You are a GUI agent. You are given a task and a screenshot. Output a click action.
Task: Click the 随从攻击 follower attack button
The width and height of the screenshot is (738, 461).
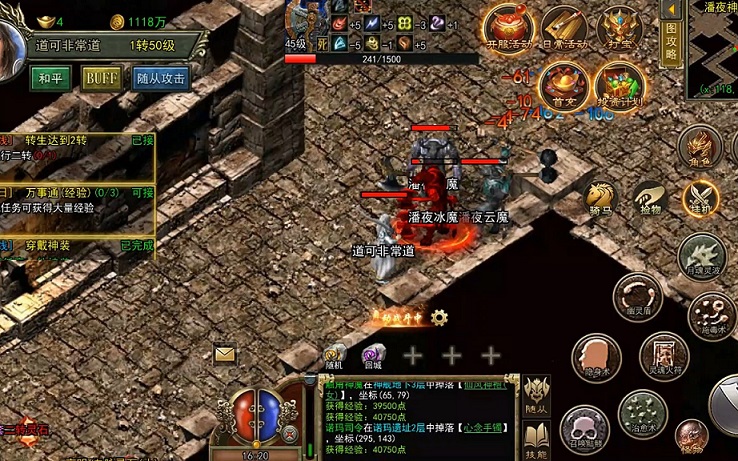[161, 78]
